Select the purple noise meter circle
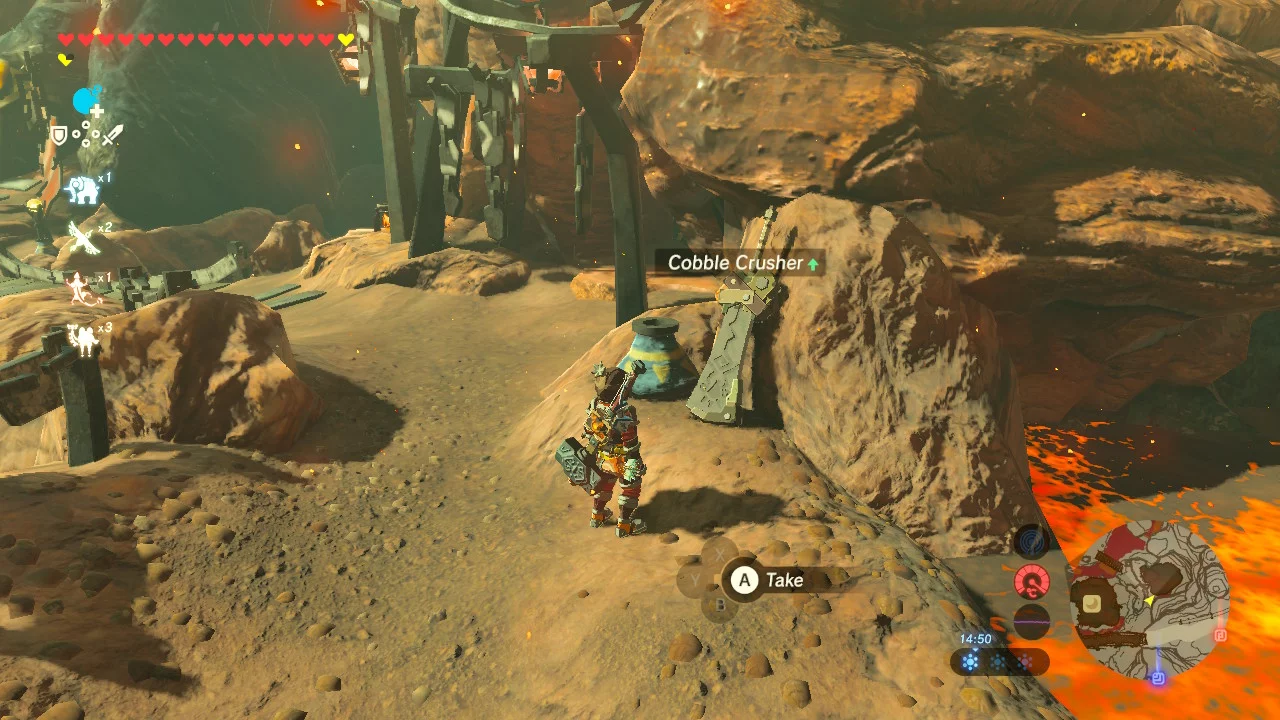Screen dimensions: 1280x720 point(1032,622)
